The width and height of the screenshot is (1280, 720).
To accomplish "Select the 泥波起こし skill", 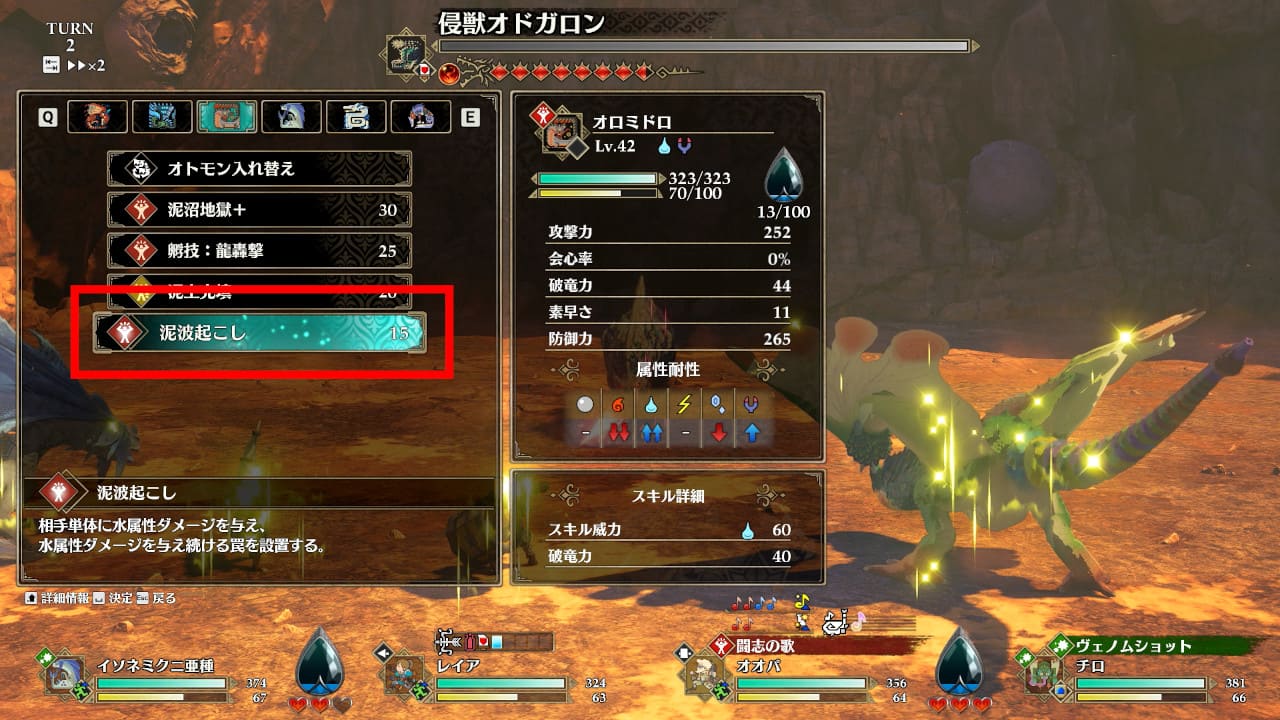I will pyautogui.click(x=260, y=333).
